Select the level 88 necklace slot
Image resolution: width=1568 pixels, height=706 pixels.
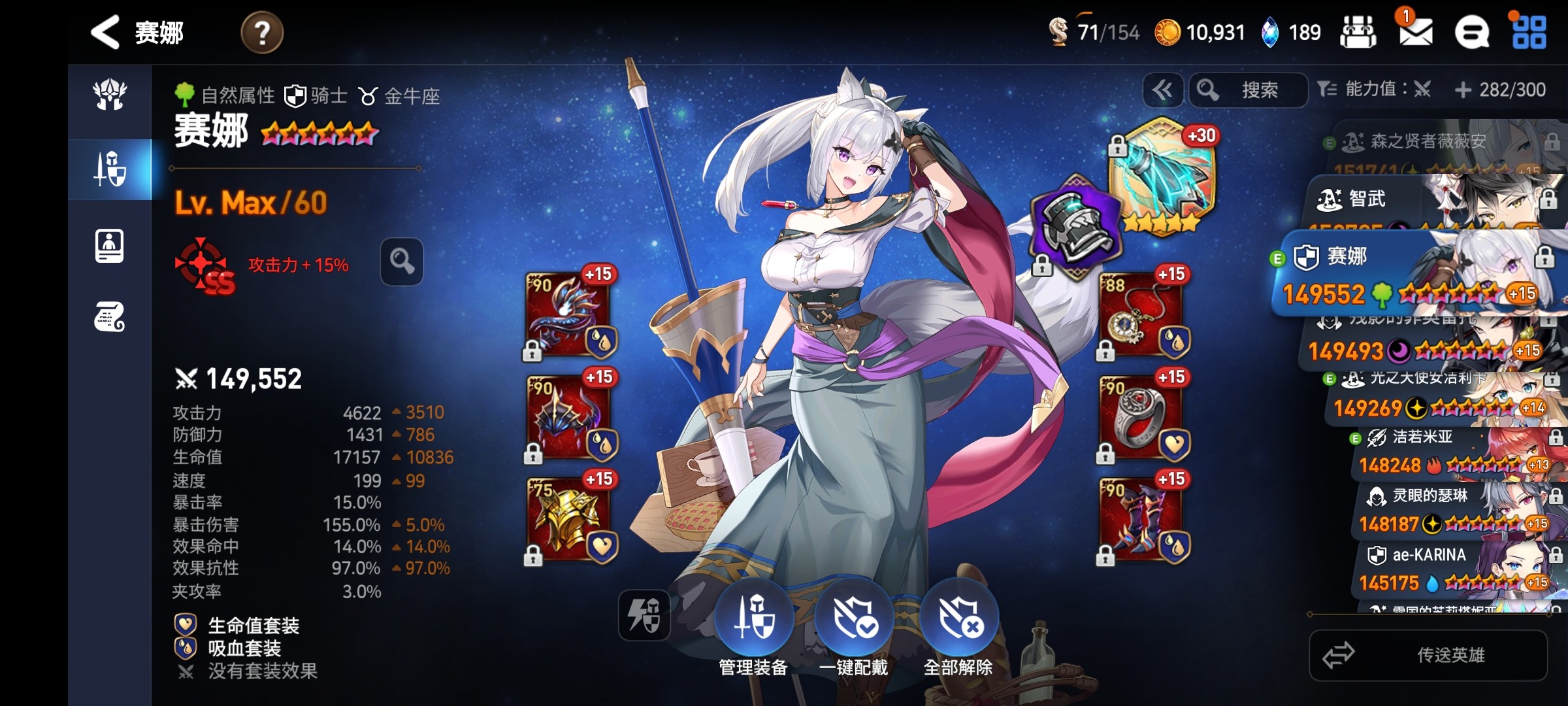[x=1141, y=314]
